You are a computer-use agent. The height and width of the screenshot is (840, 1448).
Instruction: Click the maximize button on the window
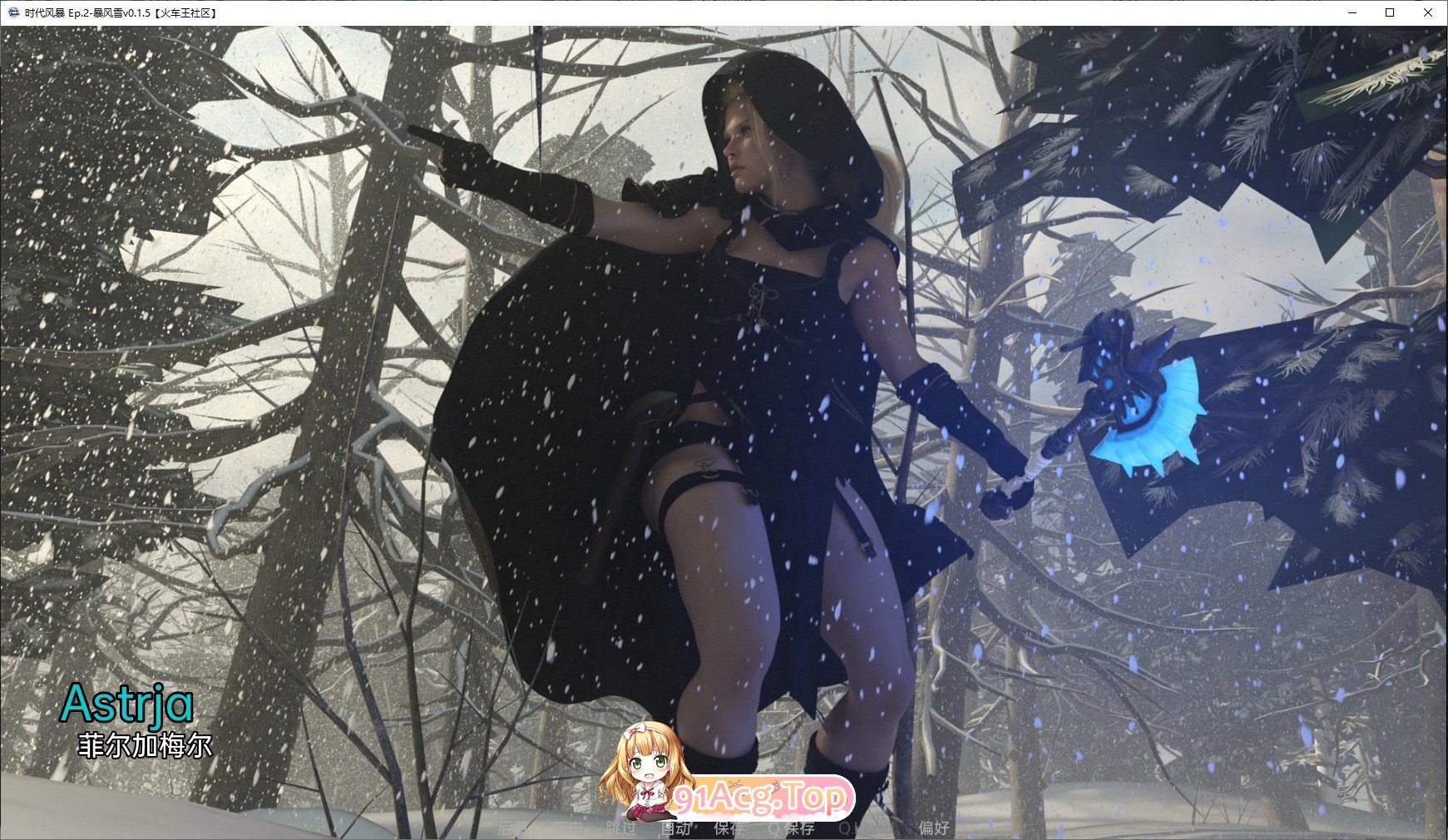click(1389, 13)
